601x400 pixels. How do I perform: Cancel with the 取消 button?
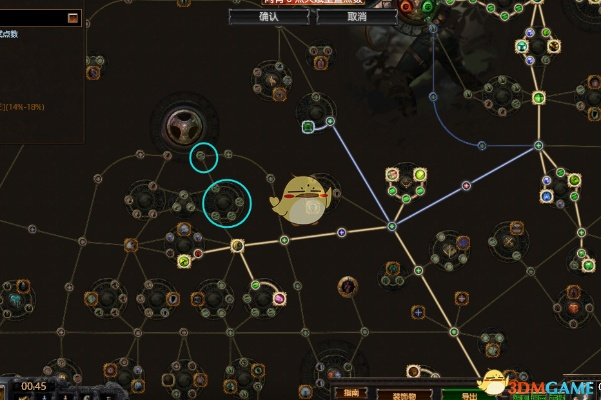pos(357,17)
